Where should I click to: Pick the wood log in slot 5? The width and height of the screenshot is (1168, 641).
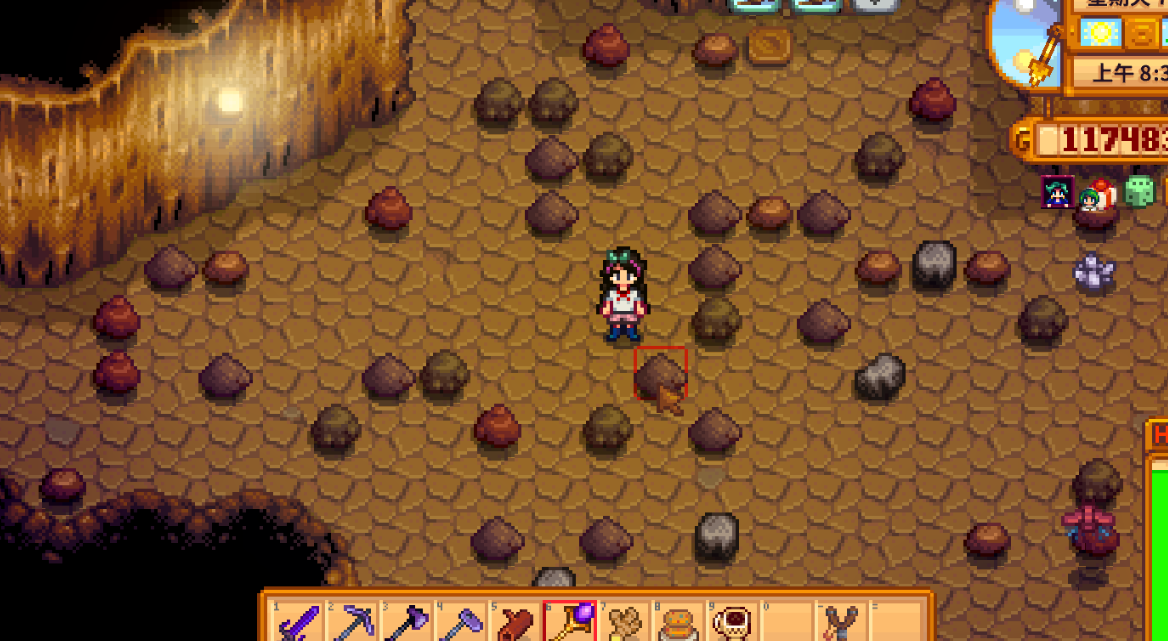pos(515,624)
